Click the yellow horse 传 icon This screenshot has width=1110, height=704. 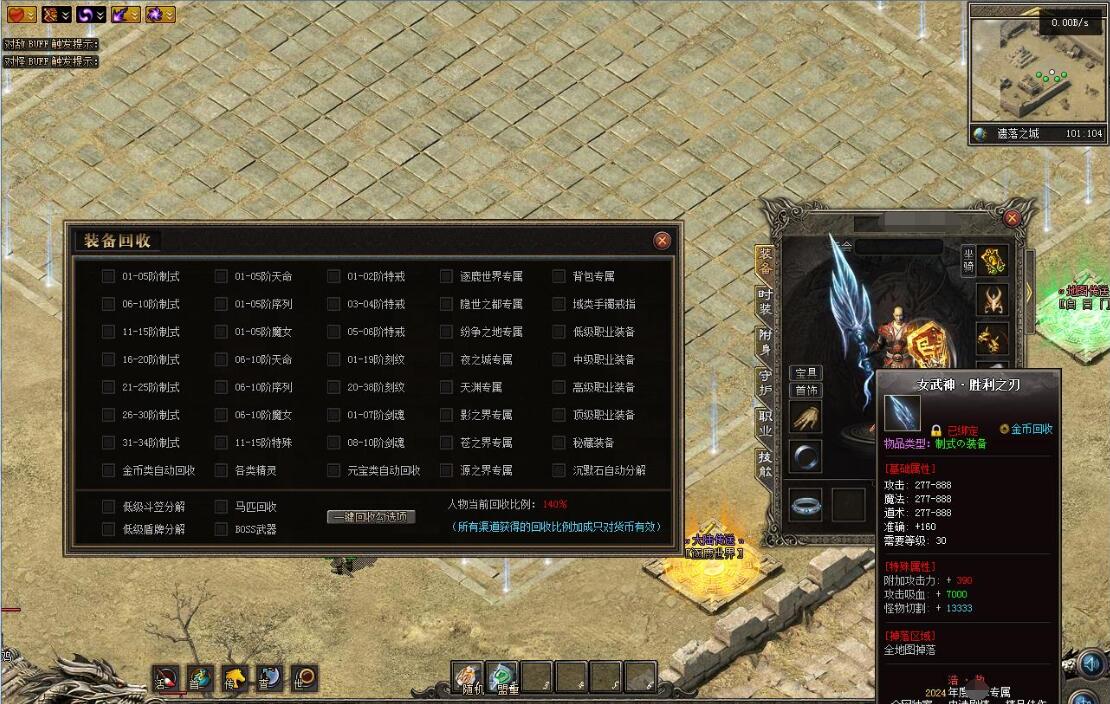(x=235, y=678)
